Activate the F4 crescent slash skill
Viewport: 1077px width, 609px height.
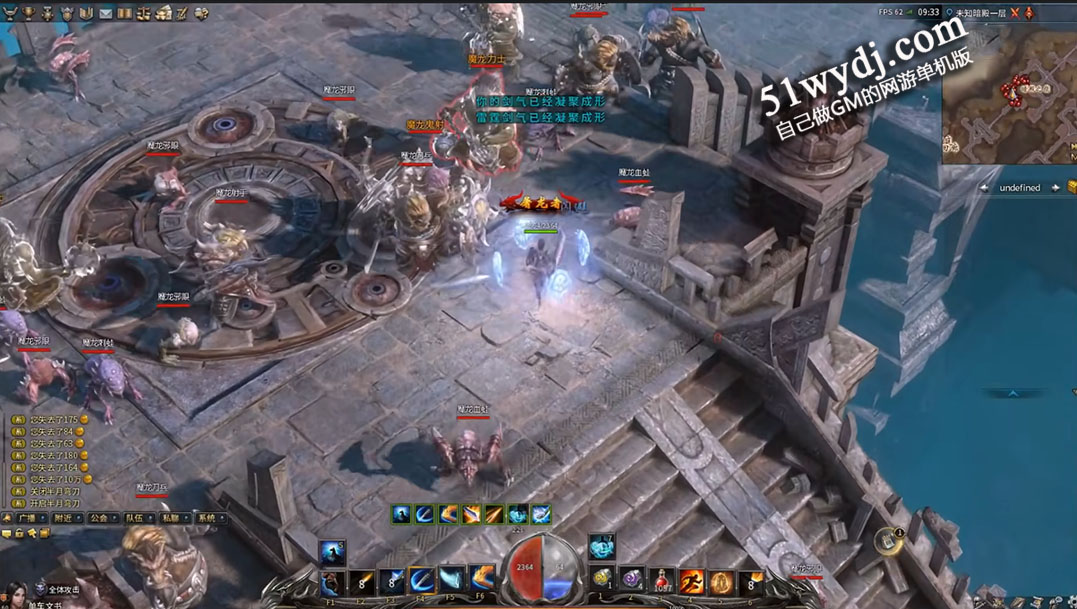click(x=422, y=580)
